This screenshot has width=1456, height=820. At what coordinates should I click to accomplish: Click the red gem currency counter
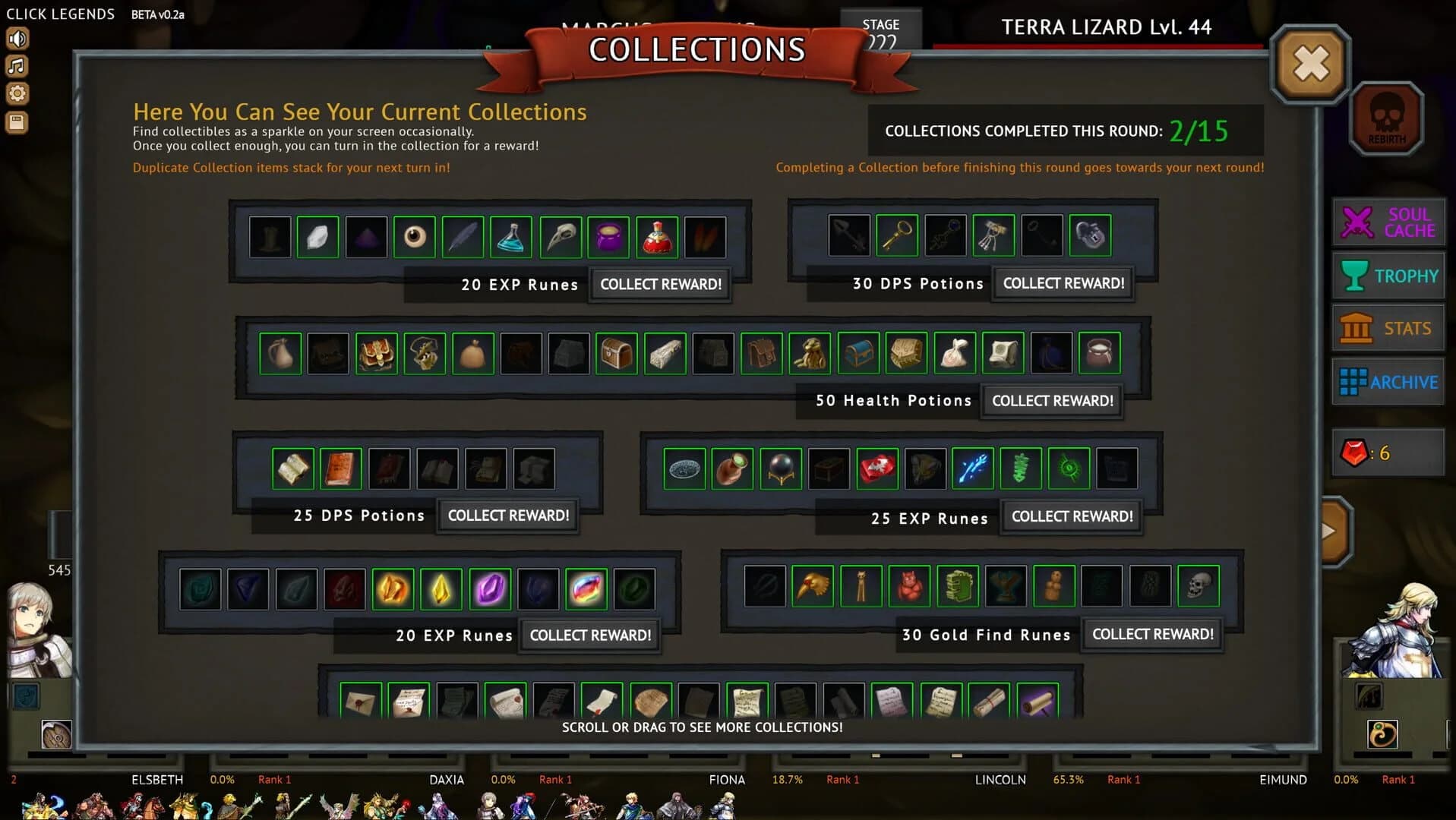[x=1387, y=453]
